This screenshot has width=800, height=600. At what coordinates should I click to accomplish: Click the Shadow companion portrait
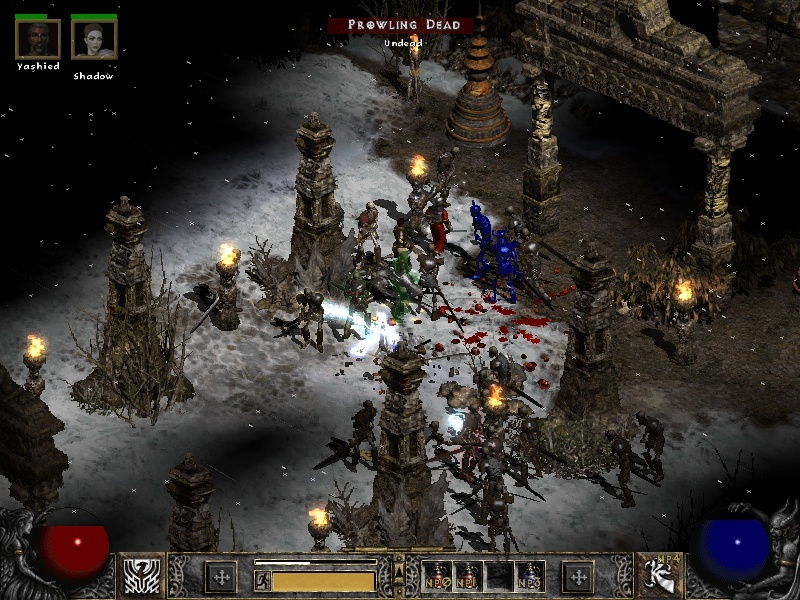[x=94, y=39]
